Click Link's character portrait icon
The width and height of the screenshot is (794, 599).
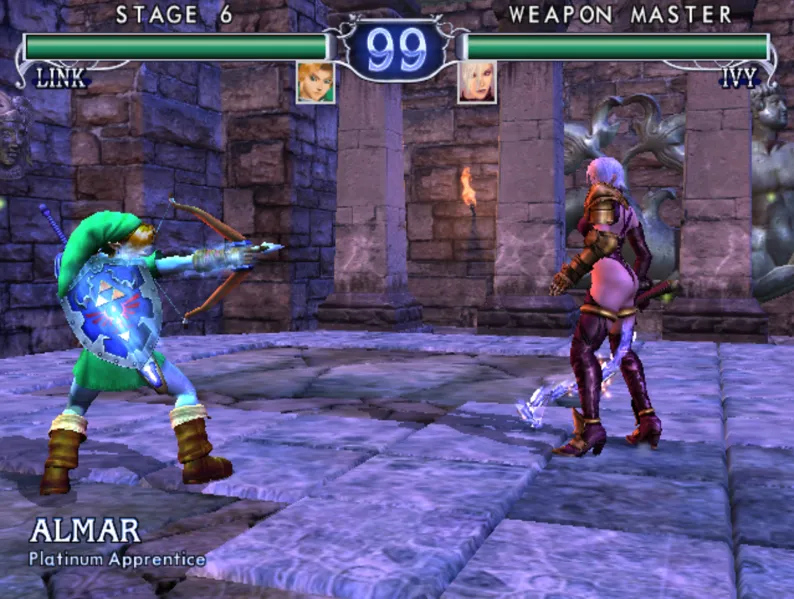pyautogui.click(x=316, y=82)
